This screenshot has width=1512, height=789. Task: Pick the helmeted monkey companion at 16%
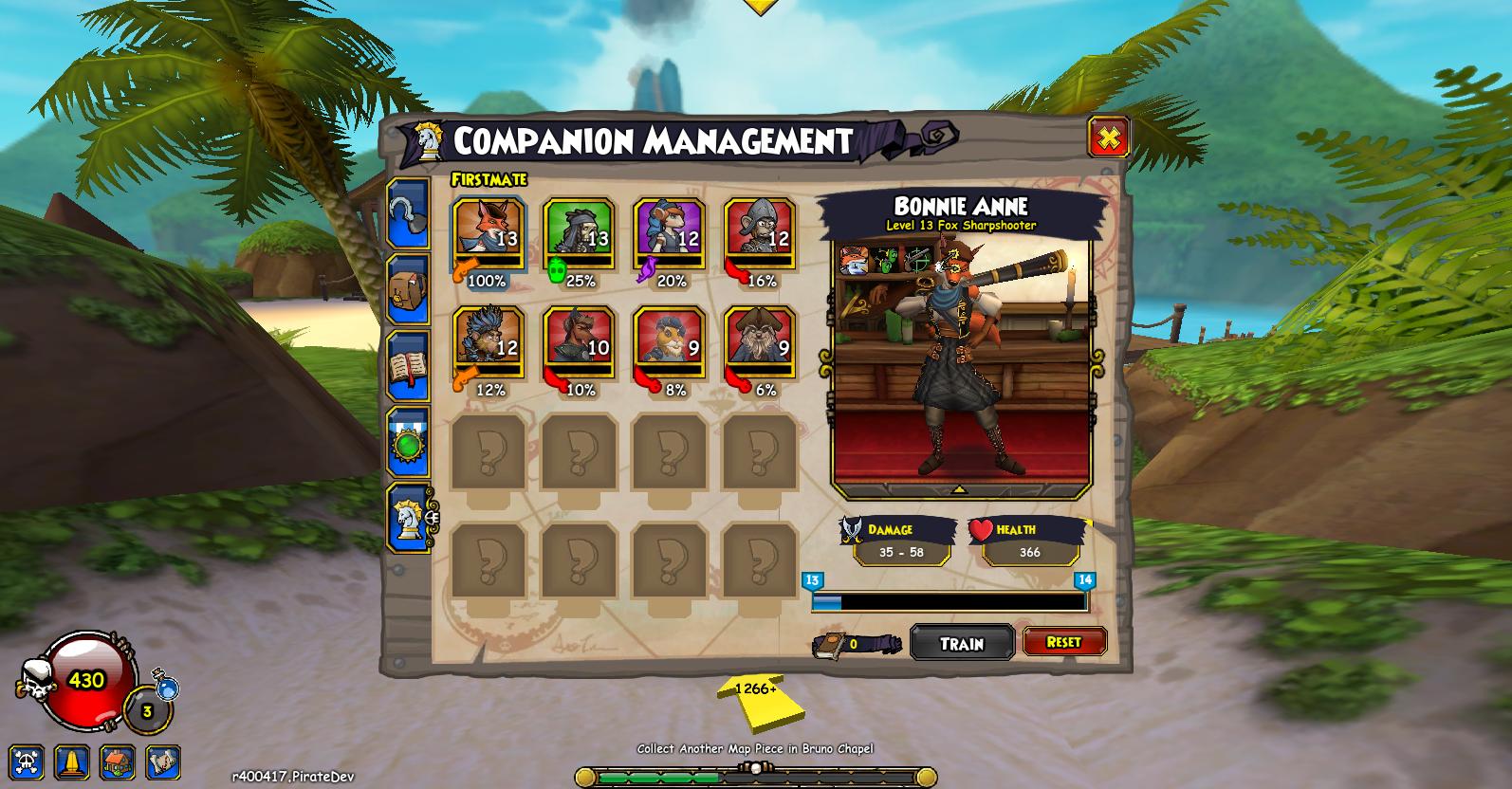point(760,234)
